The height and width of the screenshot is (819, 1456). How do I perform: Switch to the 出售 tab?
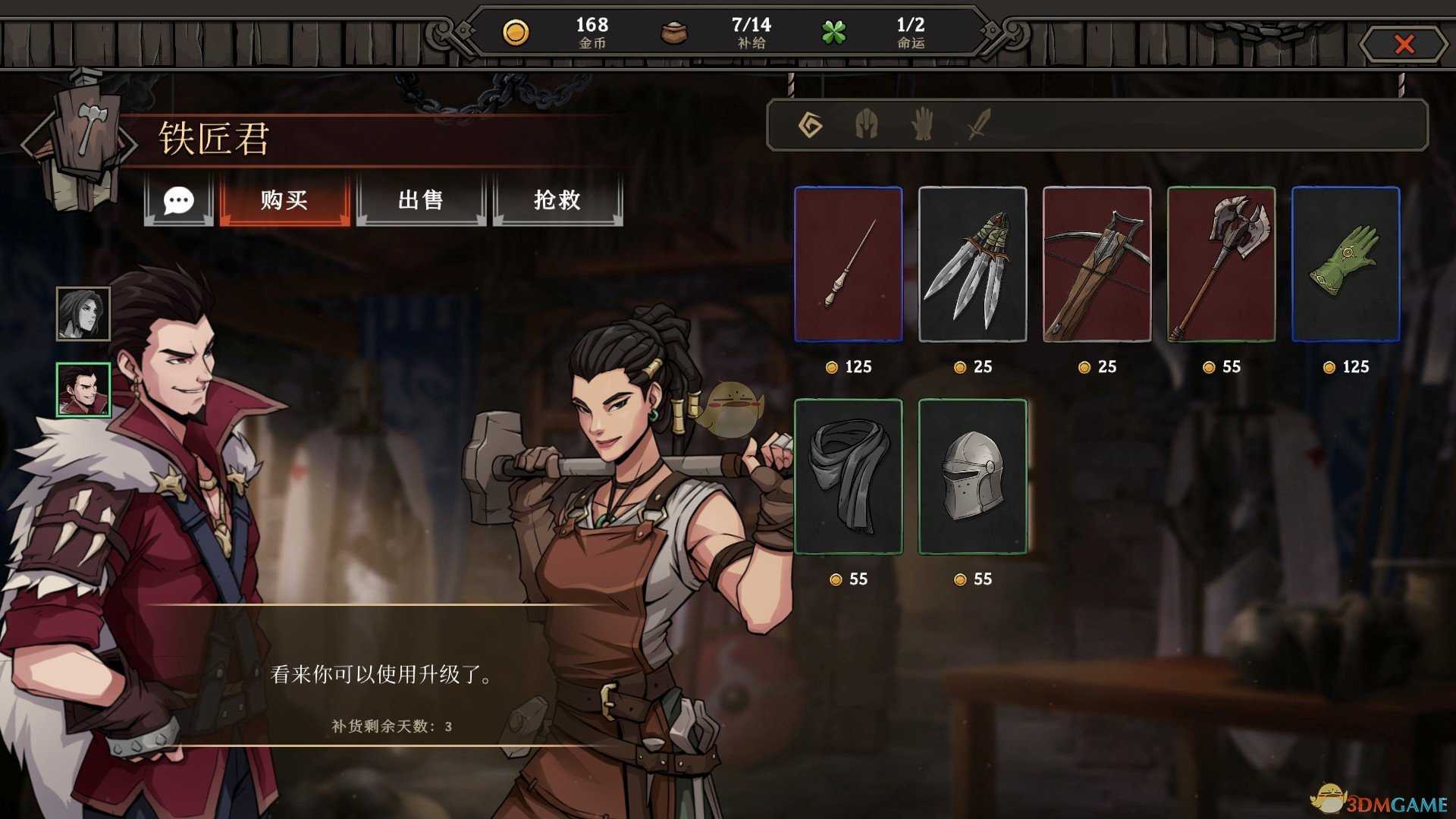click(x=421, y=201)
